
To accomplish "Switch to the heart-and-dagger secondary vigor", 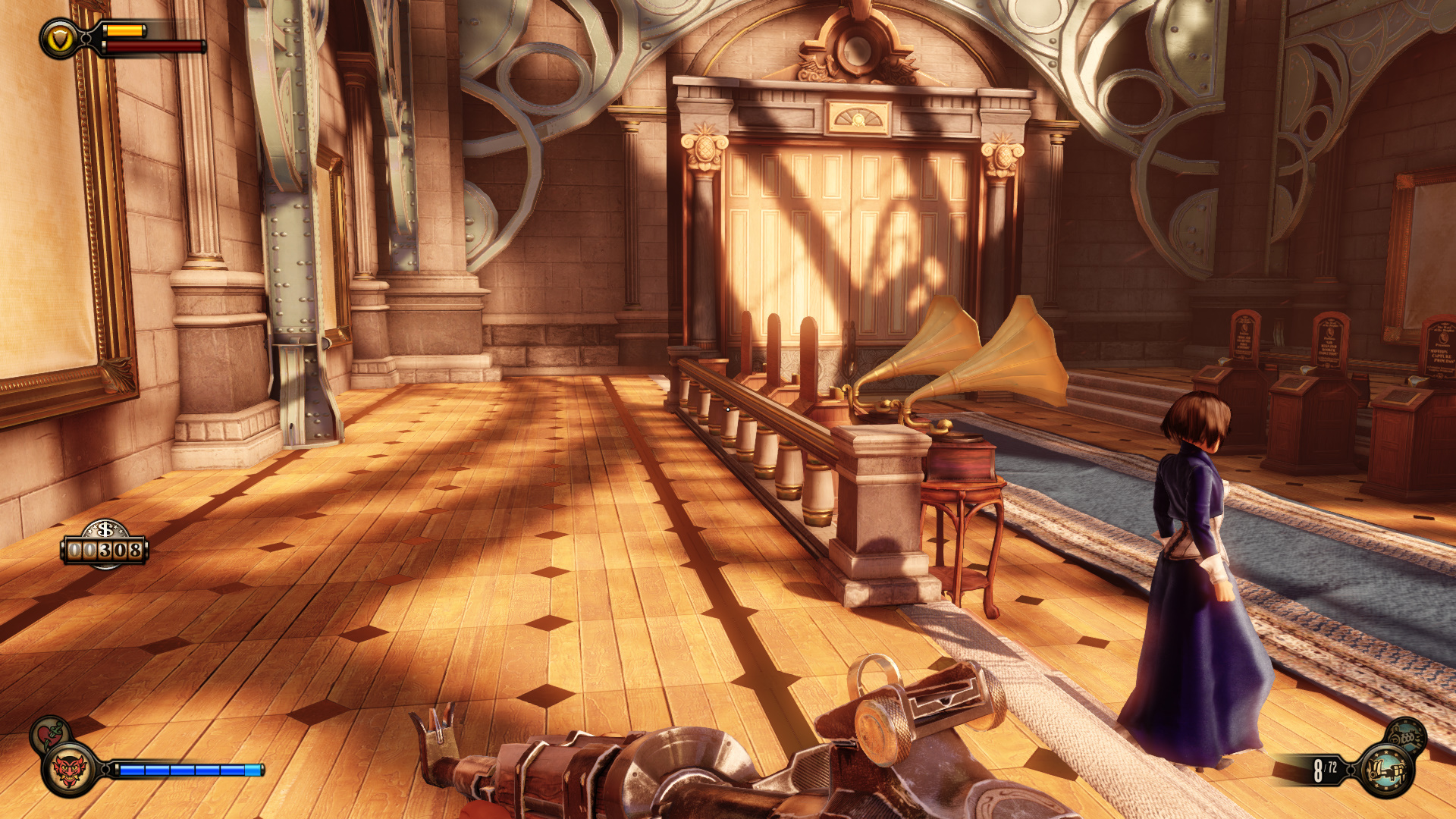I will click(49, 732).
